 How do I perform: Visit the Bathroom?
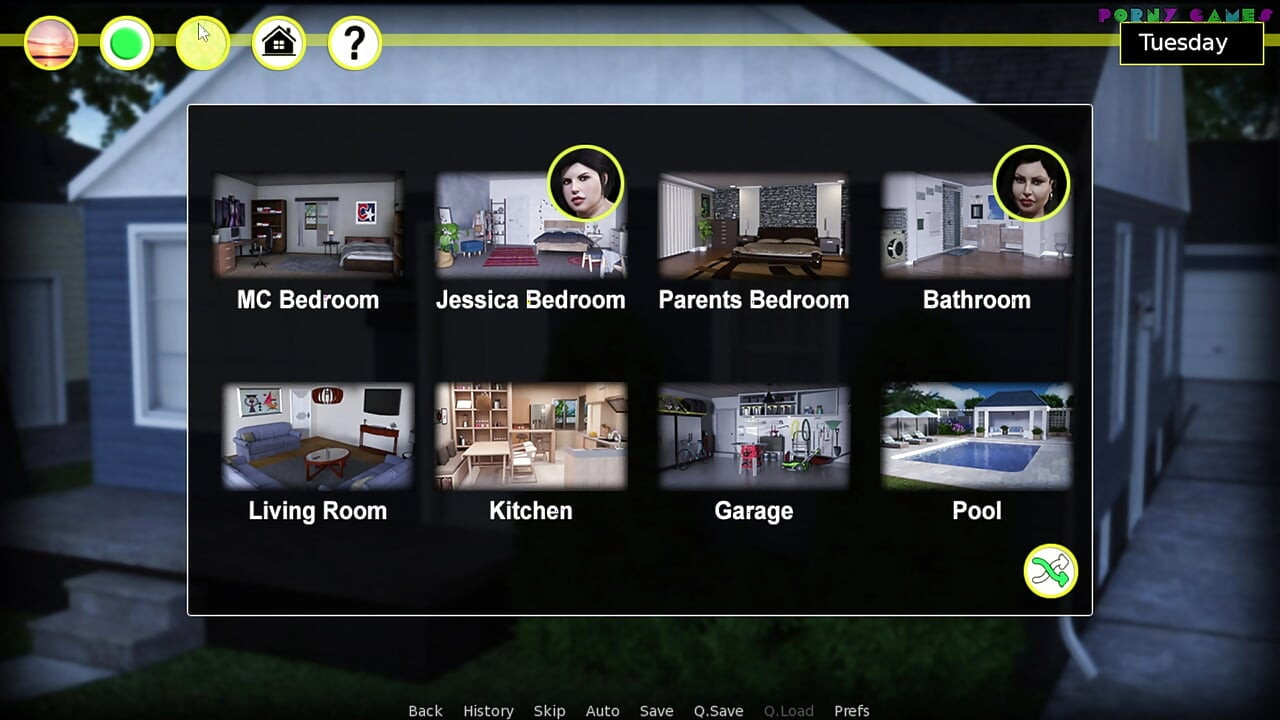(976, 228)
